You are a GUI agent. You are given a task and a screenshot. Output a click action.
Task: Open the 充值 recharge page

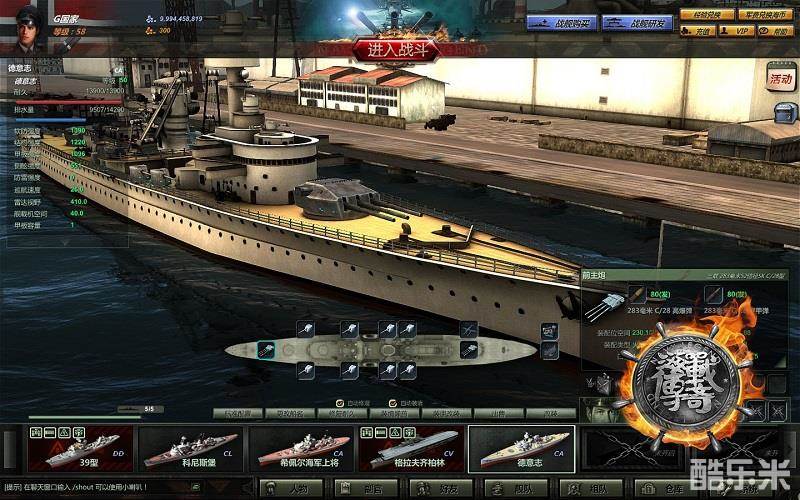[701, 31]
